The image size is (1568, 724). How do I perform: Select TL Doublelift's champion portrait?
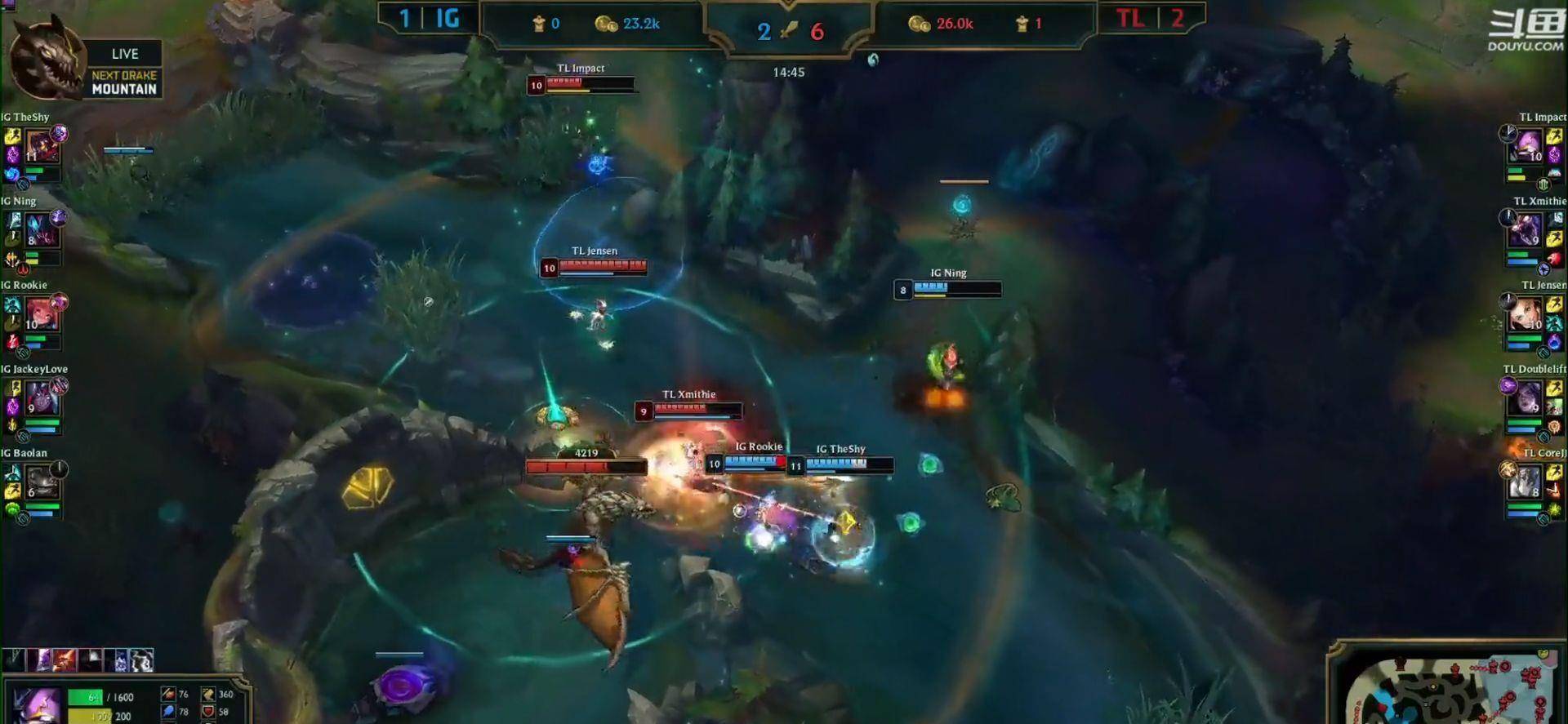1526,400
